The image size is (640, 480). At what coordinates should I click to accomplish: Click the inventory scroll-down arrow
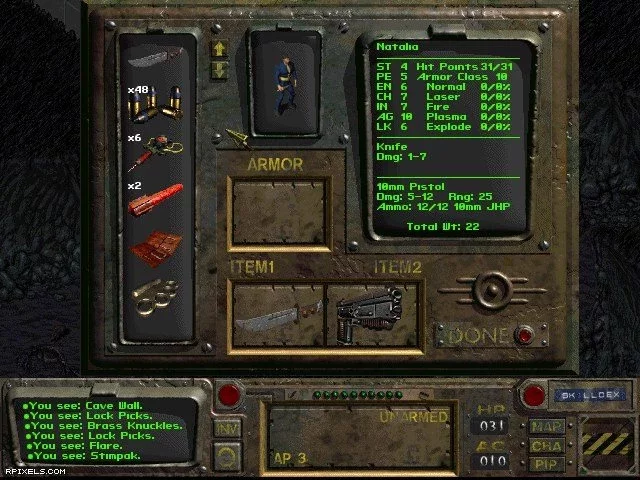click(x=220, y=69)
